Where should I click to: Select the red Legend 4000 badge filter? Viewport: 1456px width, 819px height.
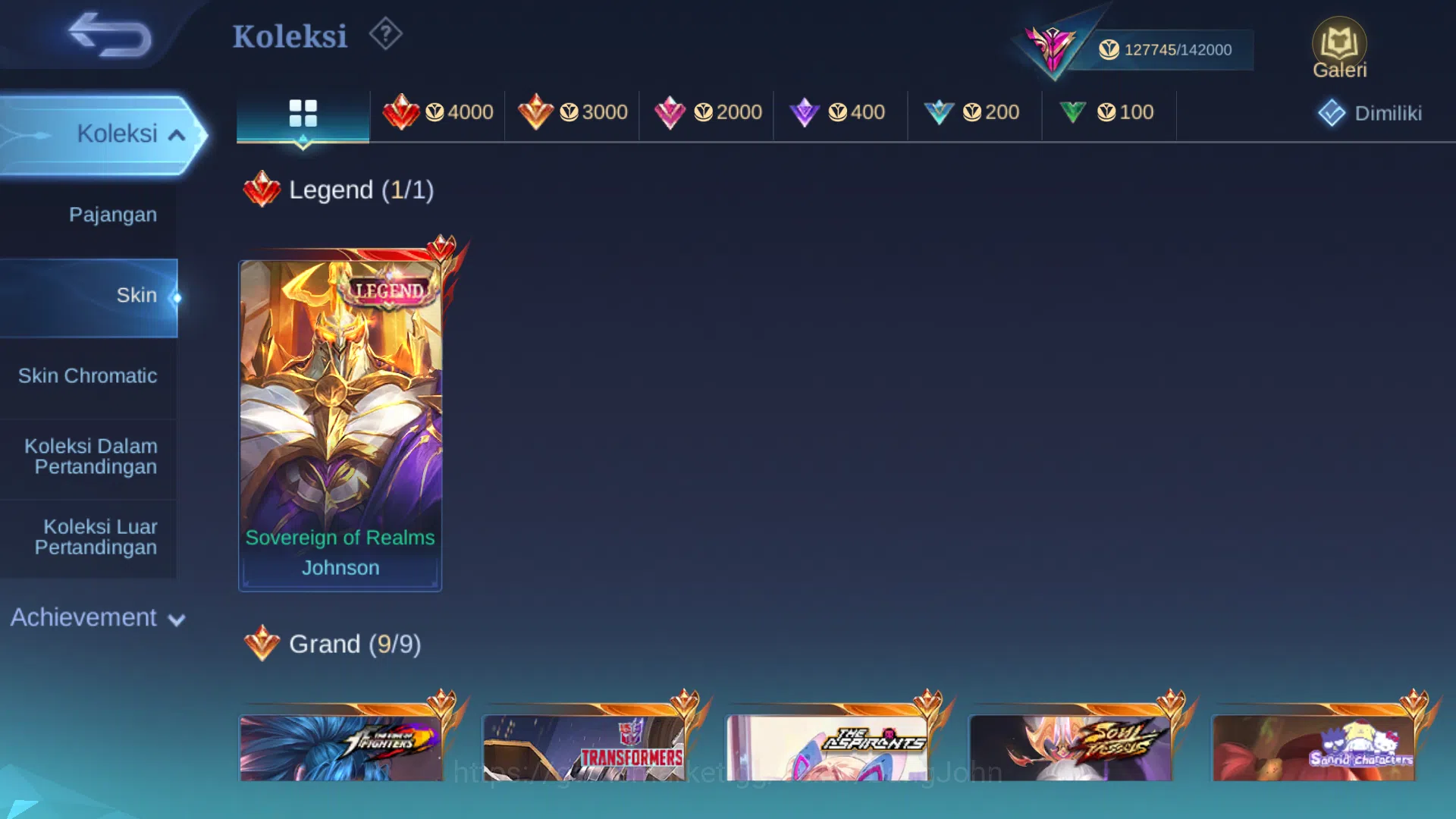(x=438, y=112)
